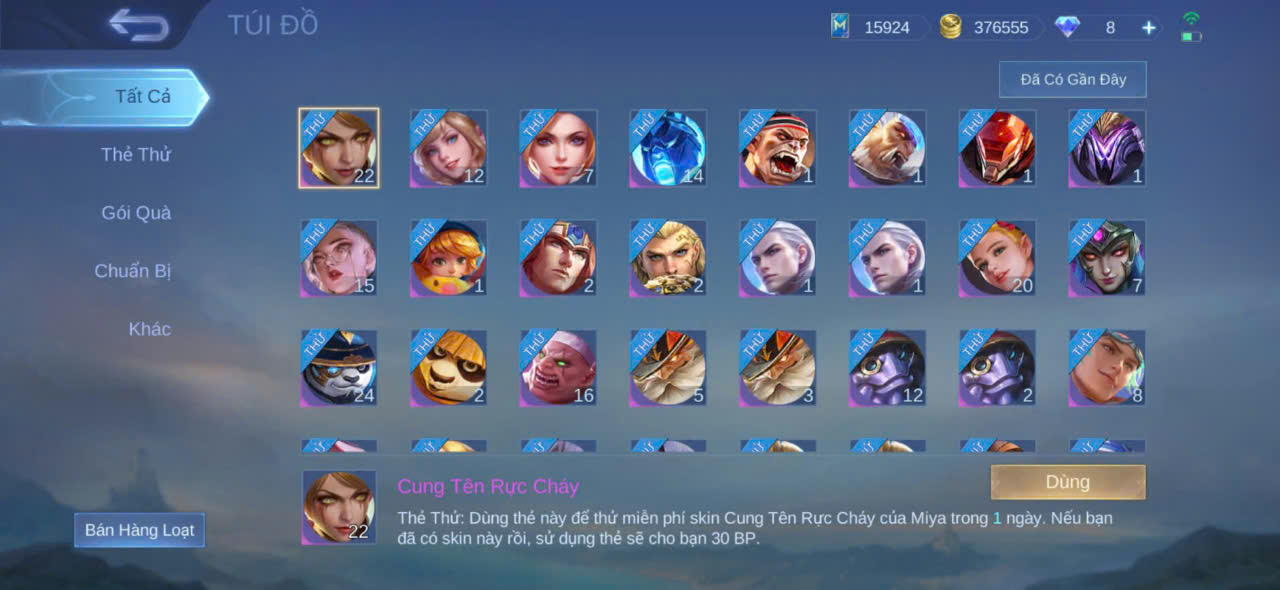Switch to the Thẻ Thử category
The width and height of the screenshot is (1280, 590).
136,155
